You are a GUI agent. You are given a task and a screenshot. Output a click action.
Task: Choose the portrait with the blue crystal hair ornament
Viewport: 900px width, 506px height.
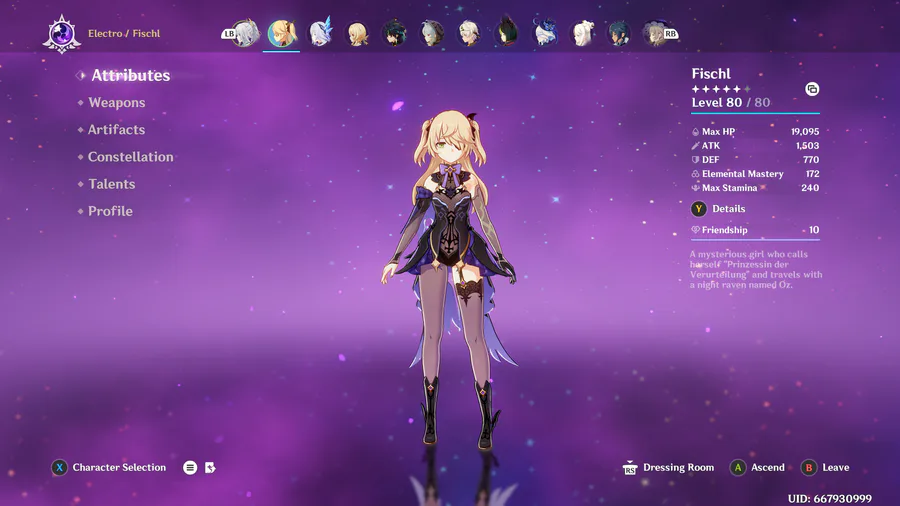pyautogui.click(x=320, y=34)
